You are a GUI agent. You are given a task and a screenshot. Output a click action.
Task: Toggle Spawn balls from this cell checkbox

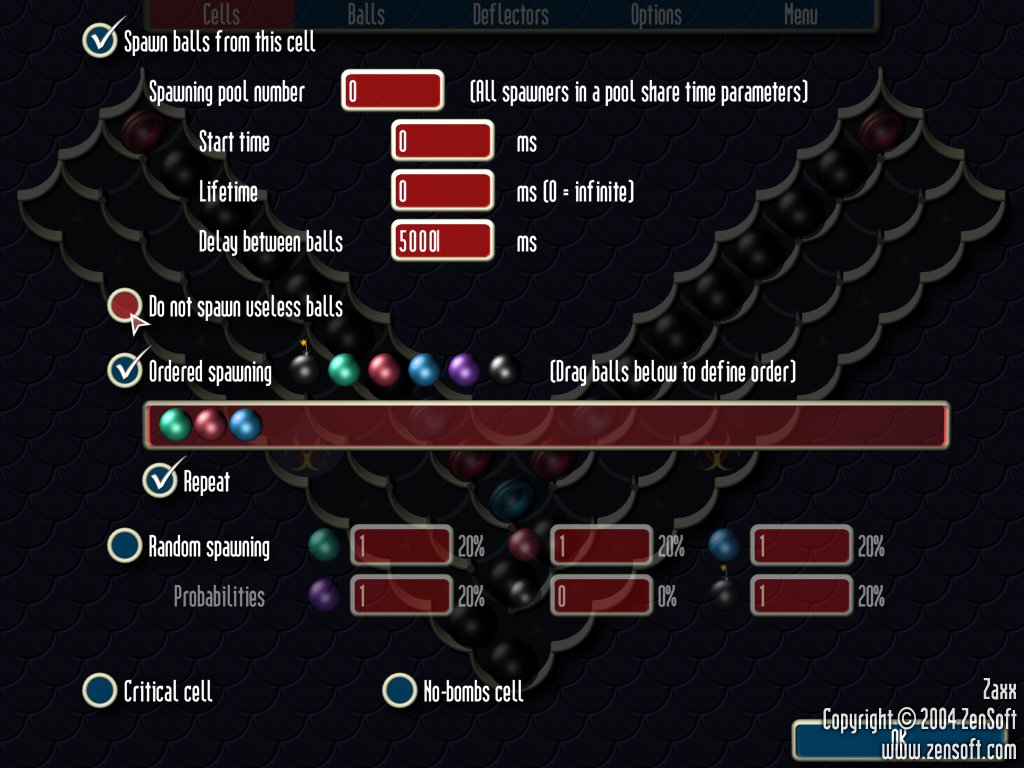tap(100, 41)
